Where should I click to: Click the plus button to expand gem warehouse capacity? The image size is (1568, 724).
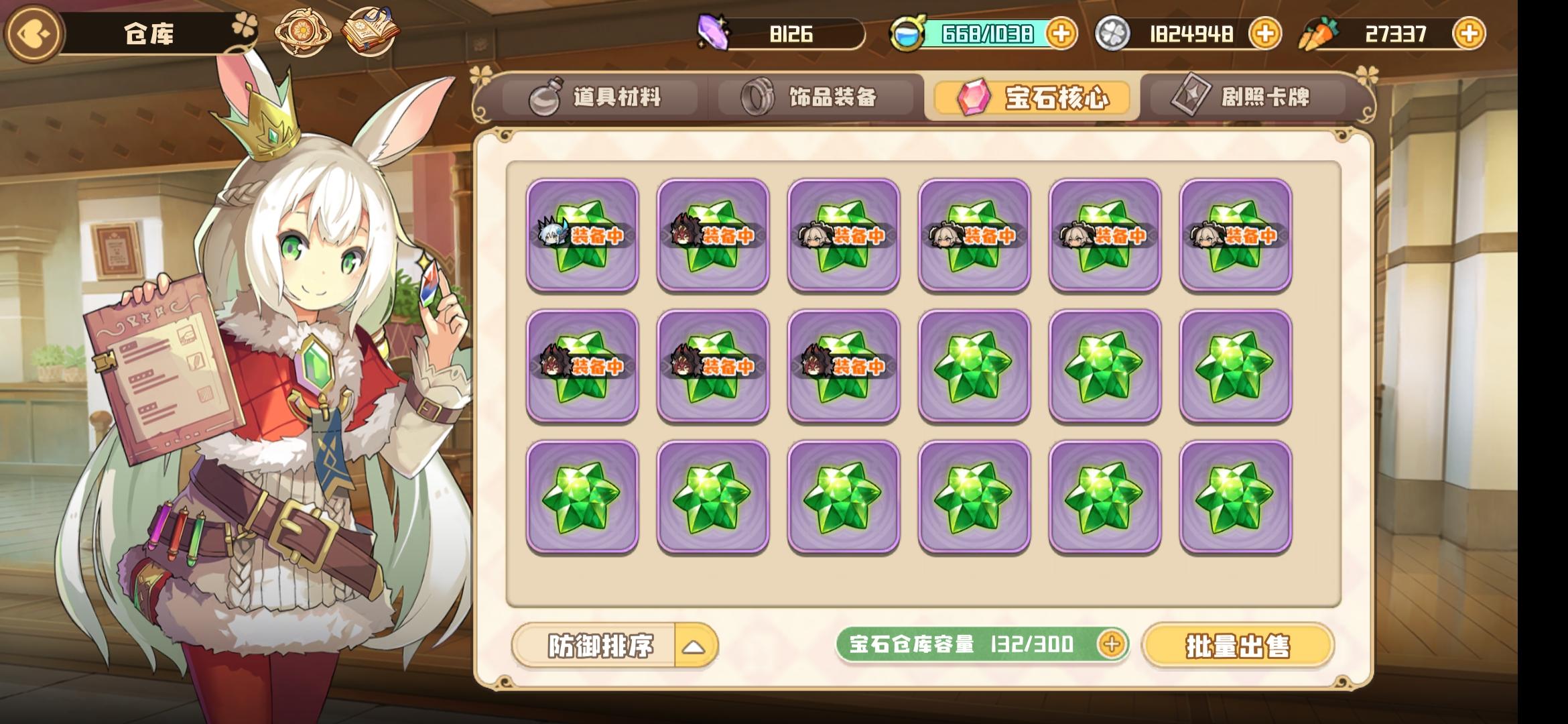click(1112, 642)
